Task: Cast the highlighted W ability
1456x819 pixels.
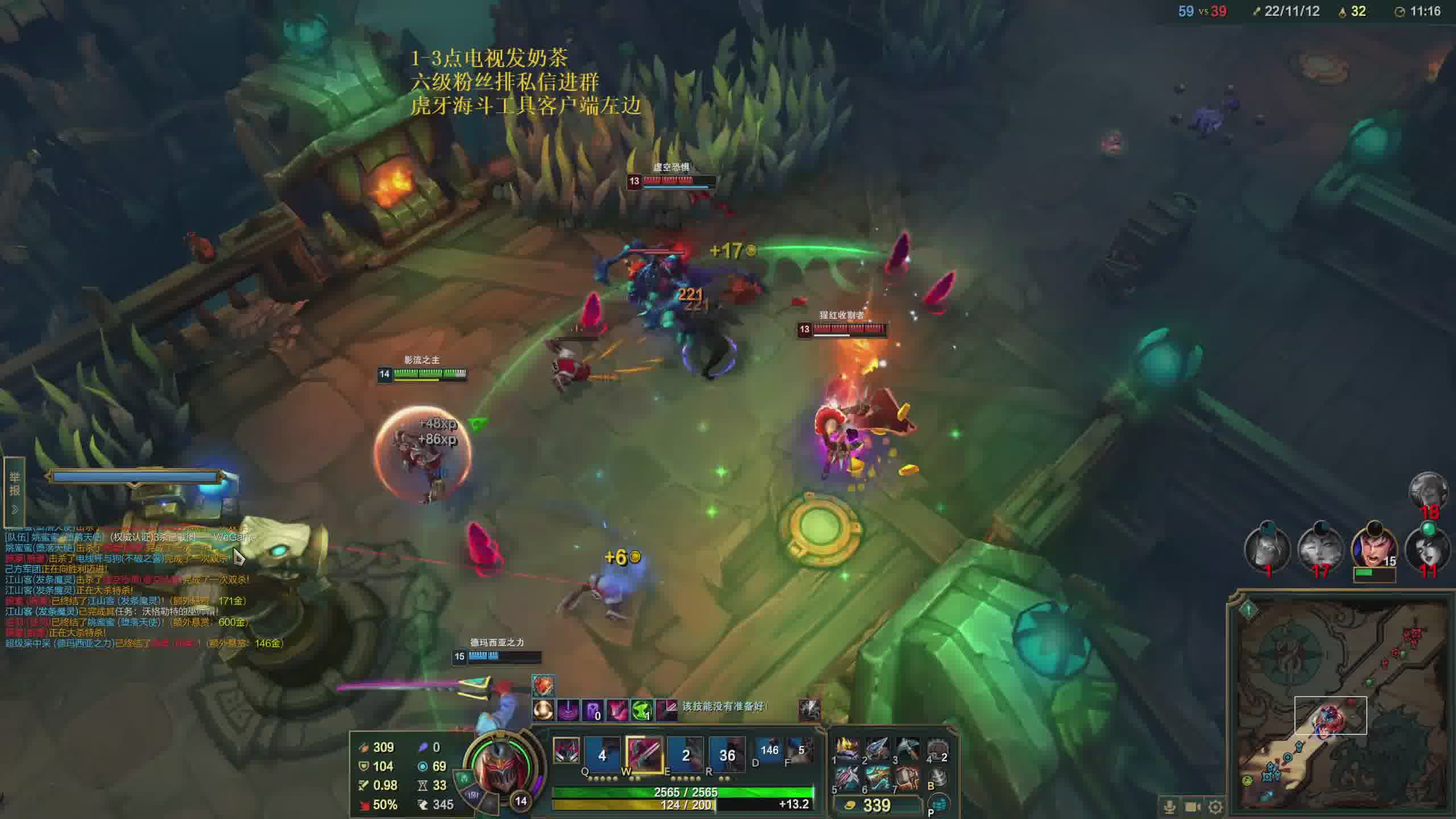Action: coord(644,755)
